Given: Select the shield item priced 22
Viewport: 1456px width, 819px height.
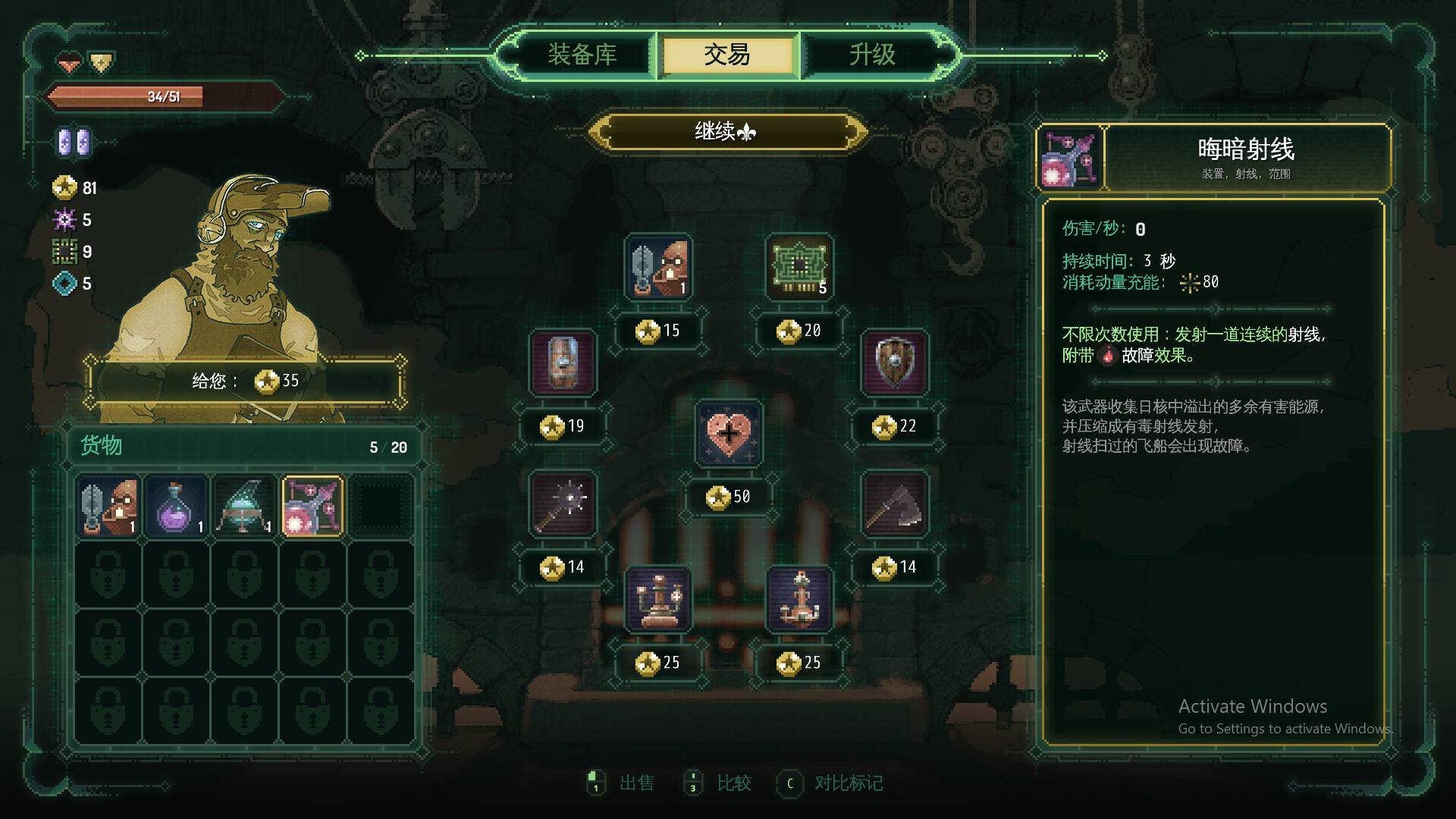Looking at the screenshot, I should [893, 364].
